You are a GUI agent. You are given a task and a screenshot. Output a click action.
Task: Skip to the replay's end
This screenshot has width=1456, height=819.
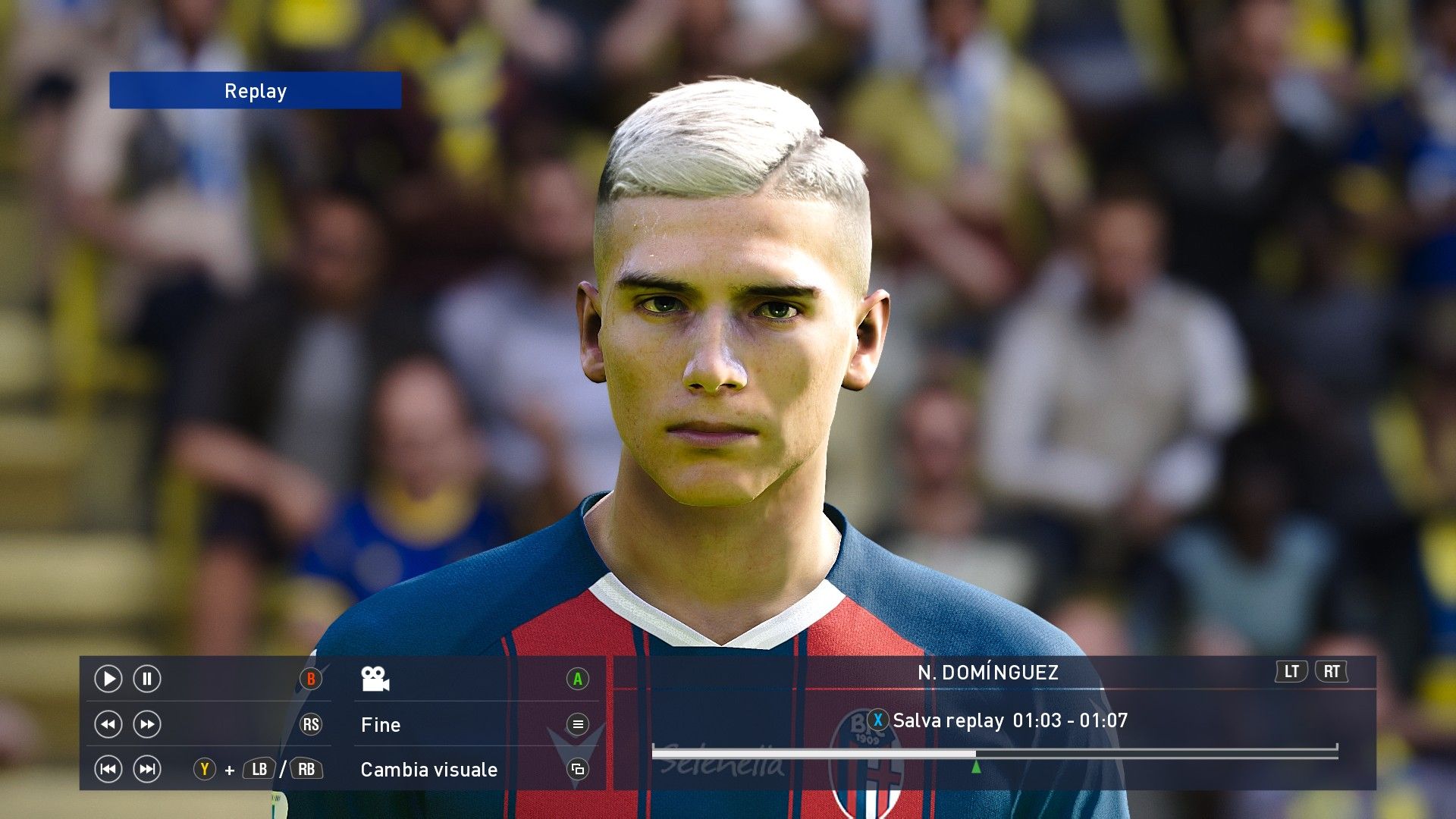click(147, 770)
